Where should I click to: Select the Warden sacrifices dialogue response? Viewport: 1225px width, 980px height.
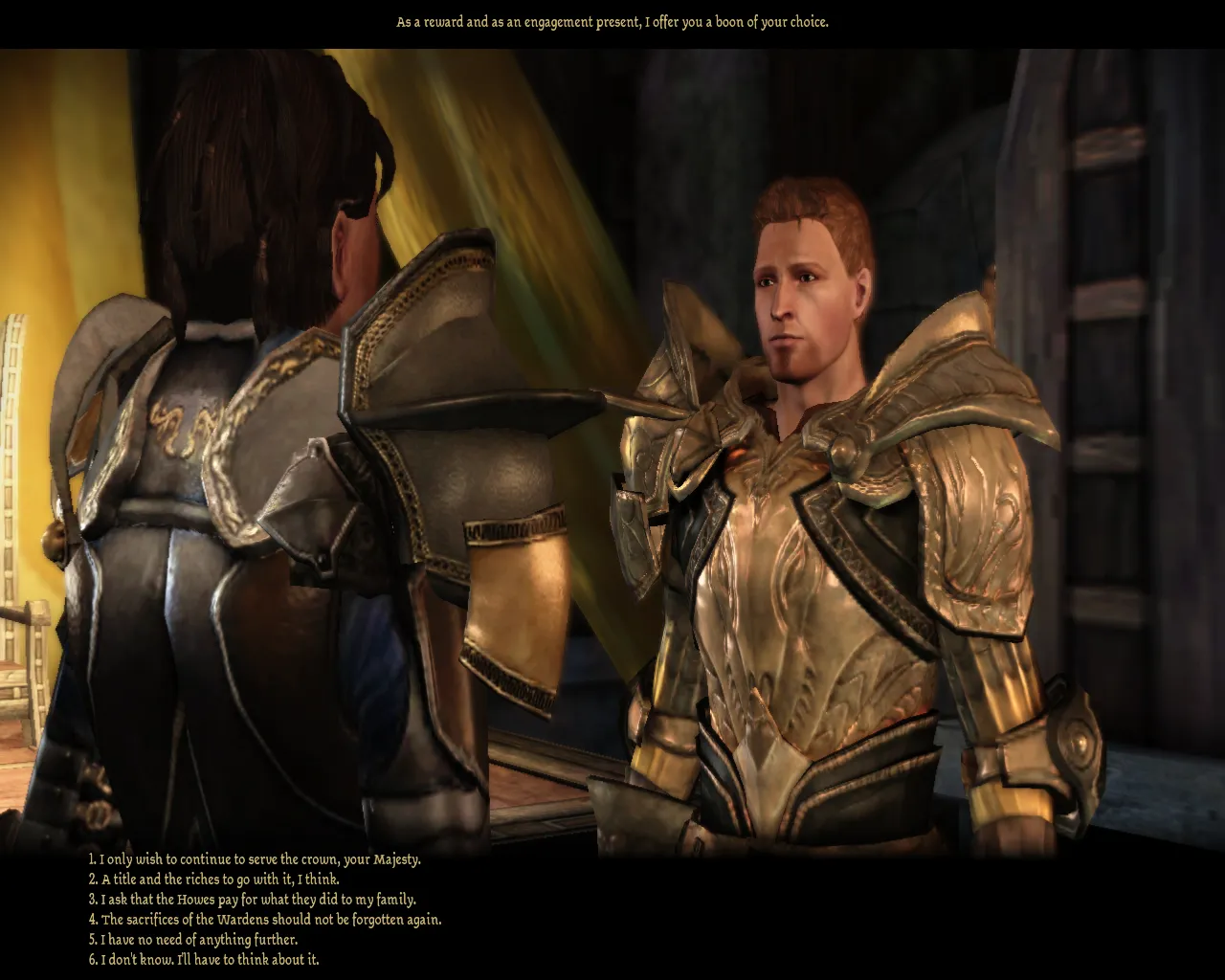tap(265, 919)
